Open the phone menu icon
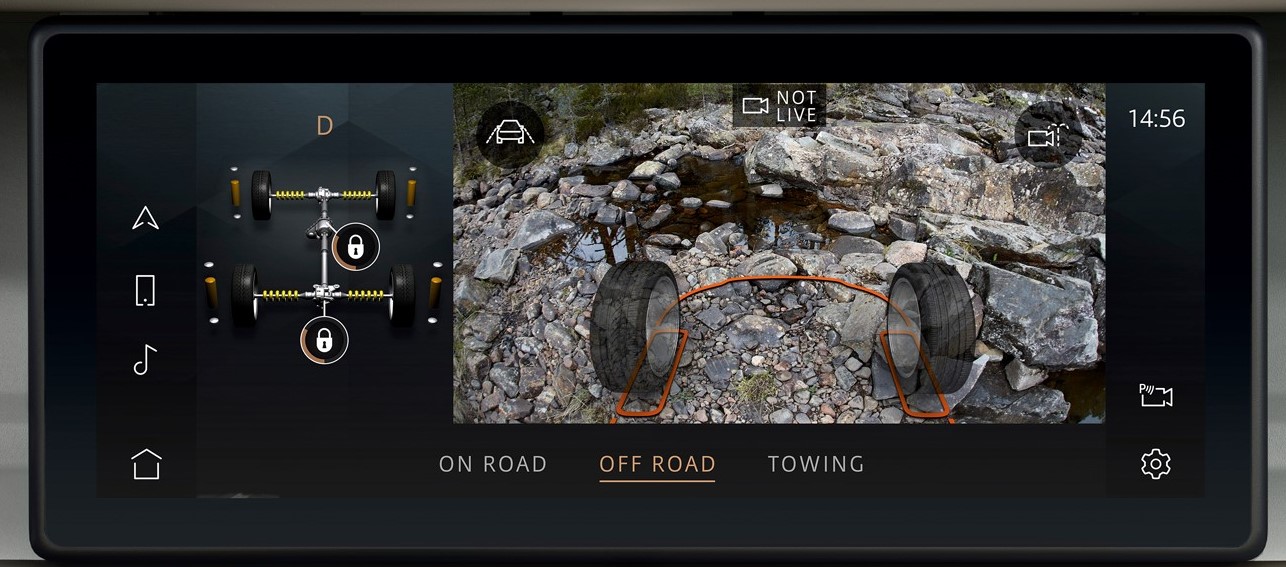The image size is (1286, 567). 145,290
